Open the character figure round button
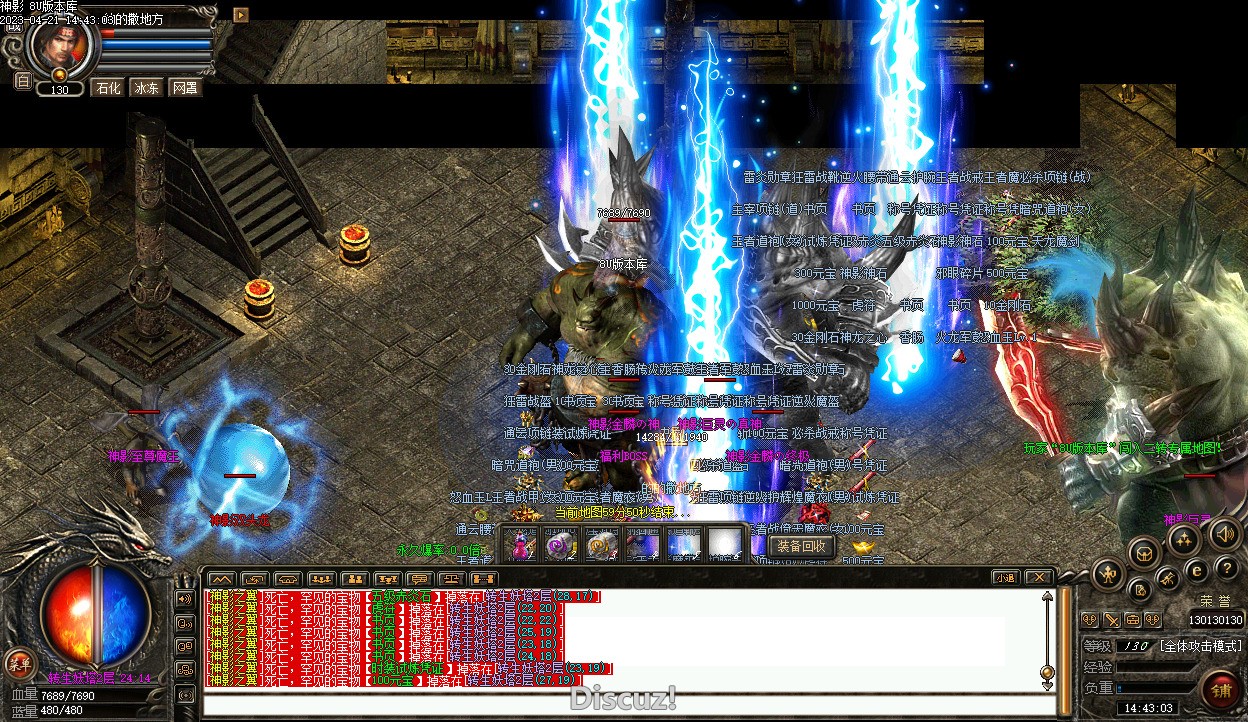 click(1109, 574)
